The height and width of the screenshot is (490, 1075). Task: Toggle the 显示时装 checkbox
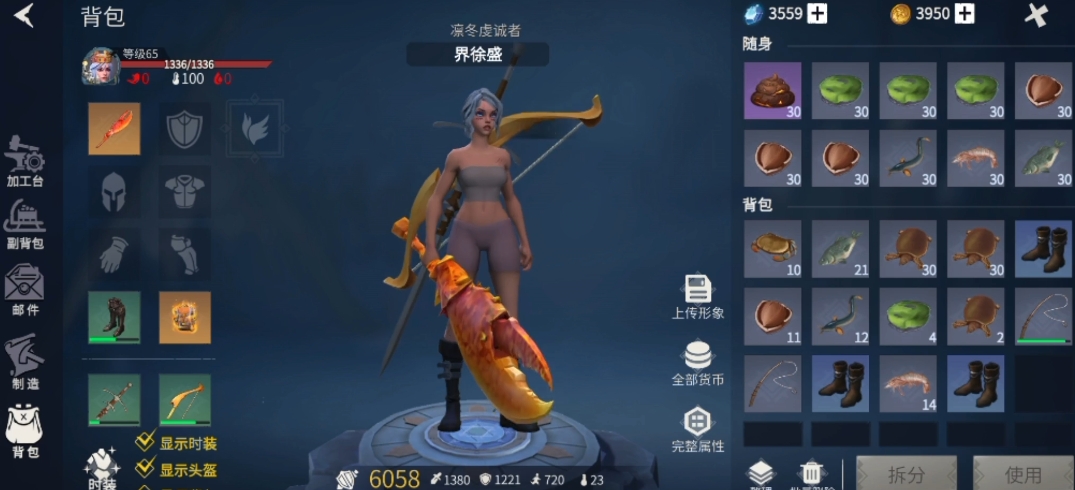(x=146, y=443)
